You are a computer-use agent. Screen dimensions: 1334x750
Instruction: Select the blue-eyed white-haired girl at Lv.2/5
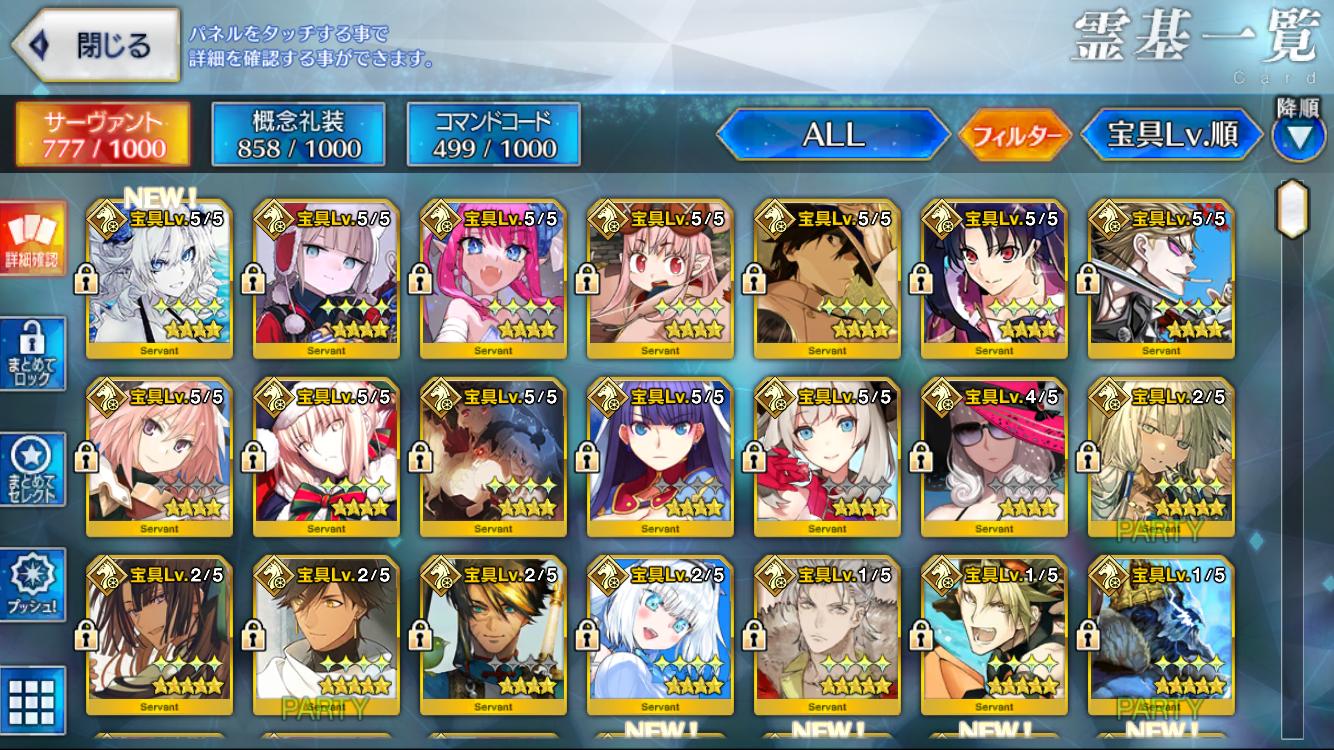pos(660,637)
